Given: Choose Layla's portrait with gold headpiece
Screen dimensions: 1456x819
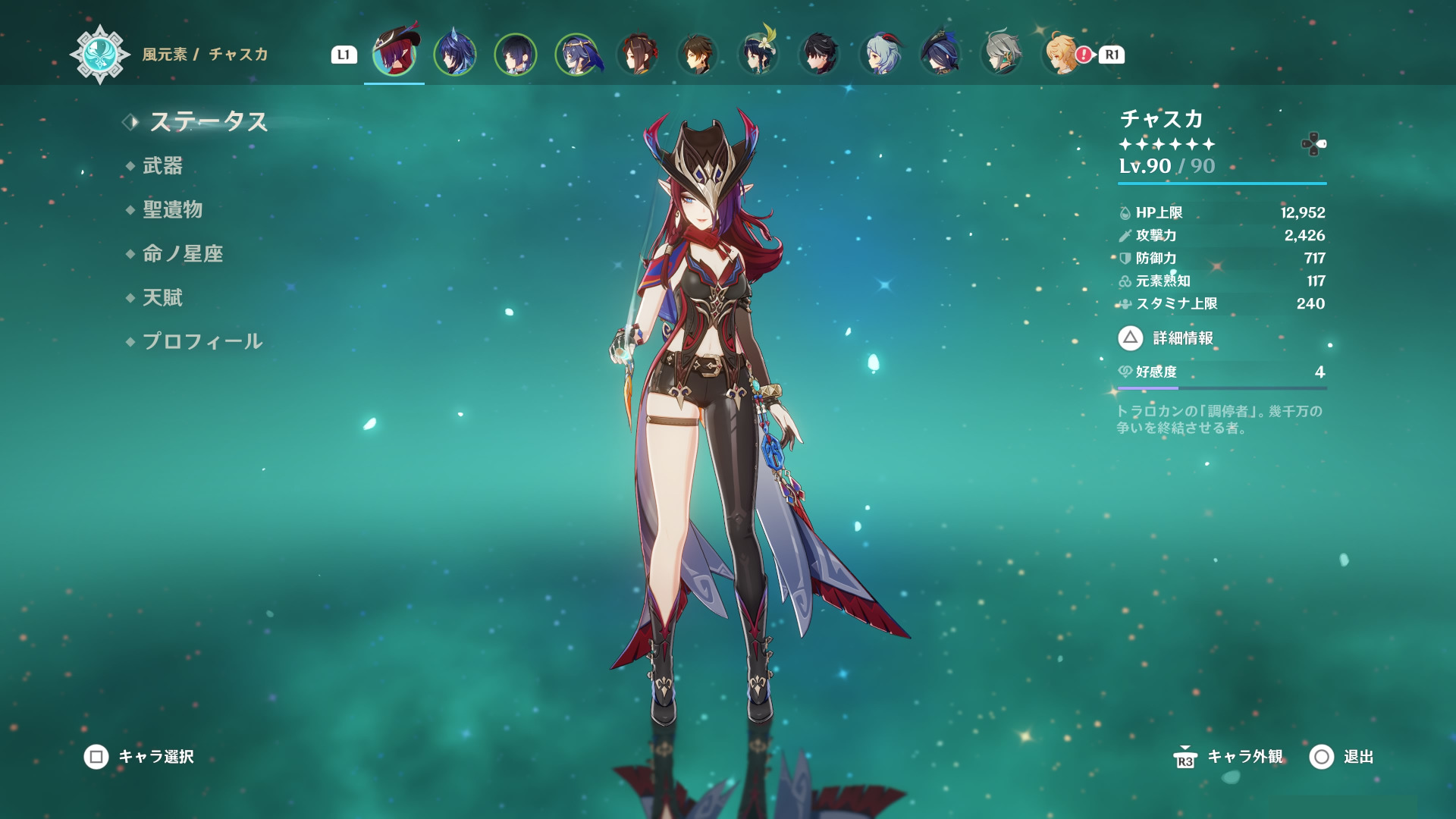Looking at the screenshot, I should 576,54.
